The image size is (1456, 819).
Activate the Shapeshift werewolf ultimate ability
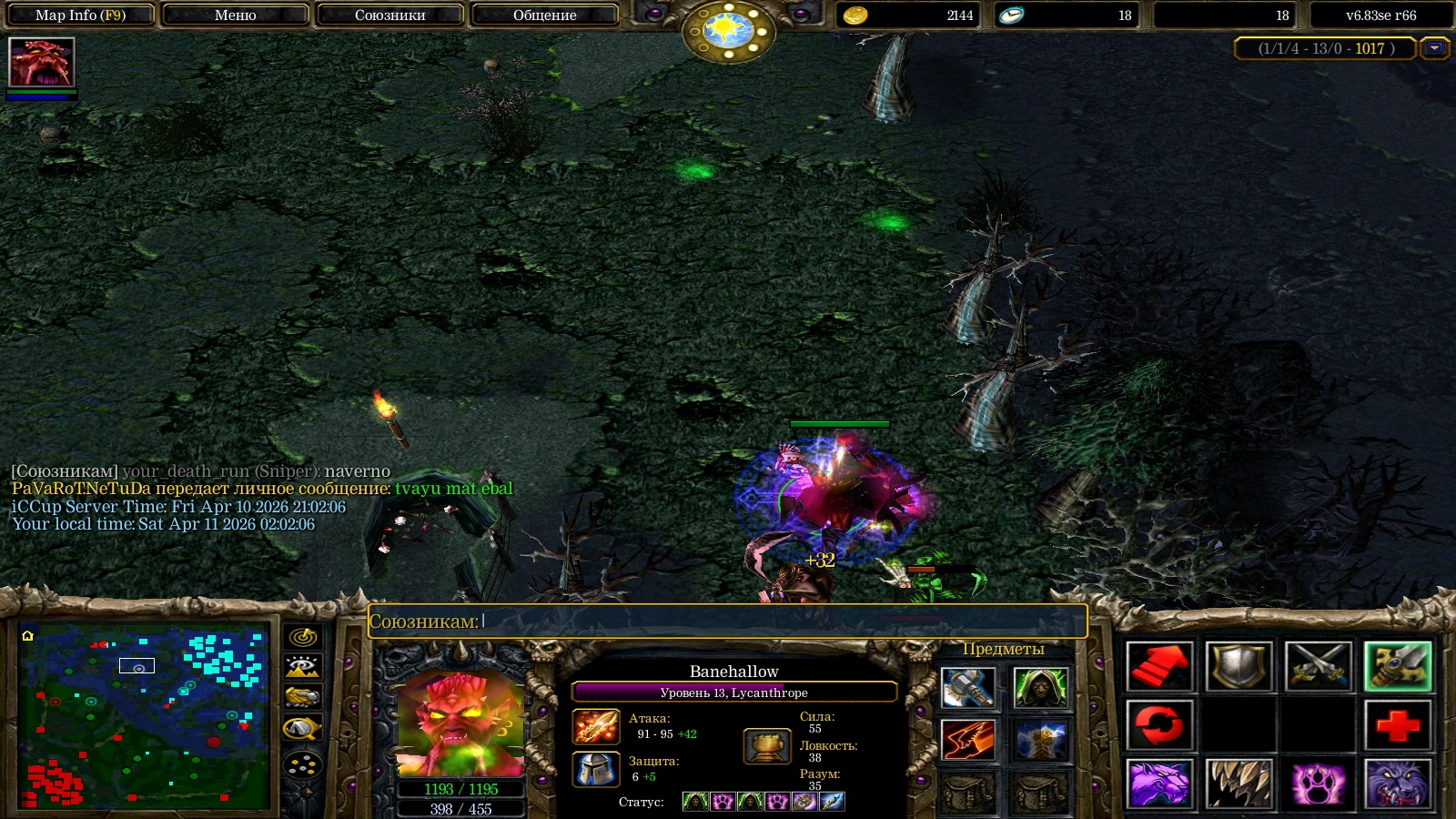coord(1398,784)
